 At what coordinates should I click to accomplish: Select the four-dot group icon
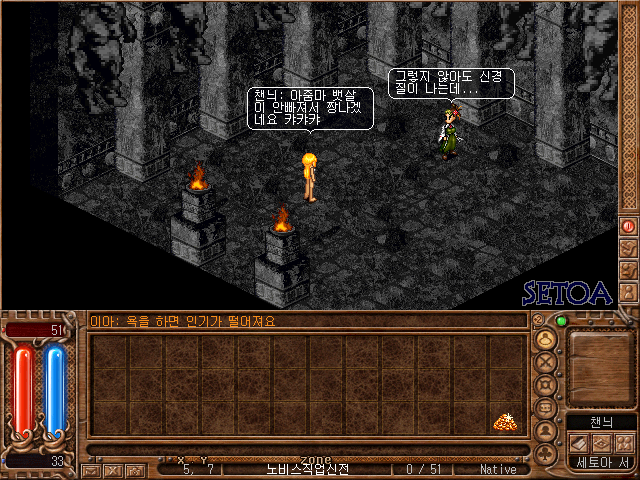[x=623, y=442]
